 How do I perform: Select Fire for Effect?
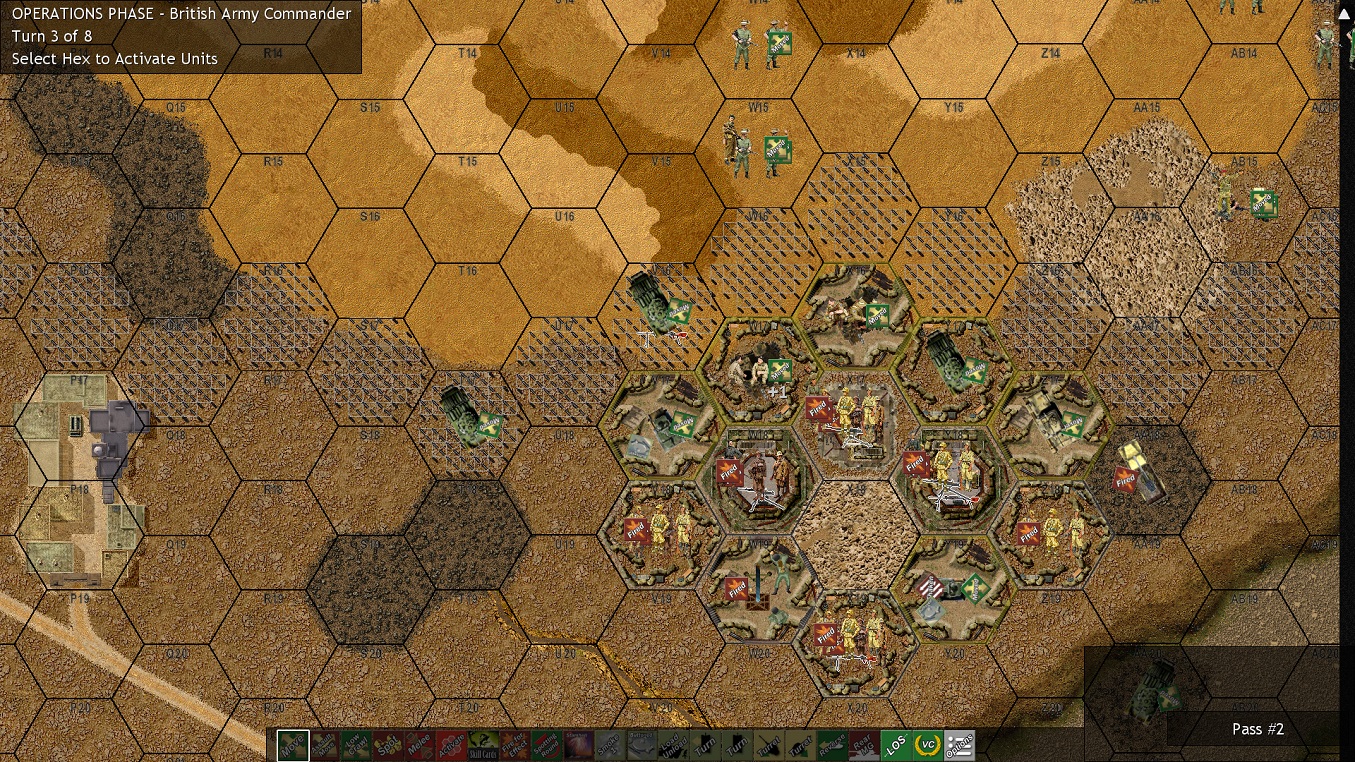click(x=516, y=745)
